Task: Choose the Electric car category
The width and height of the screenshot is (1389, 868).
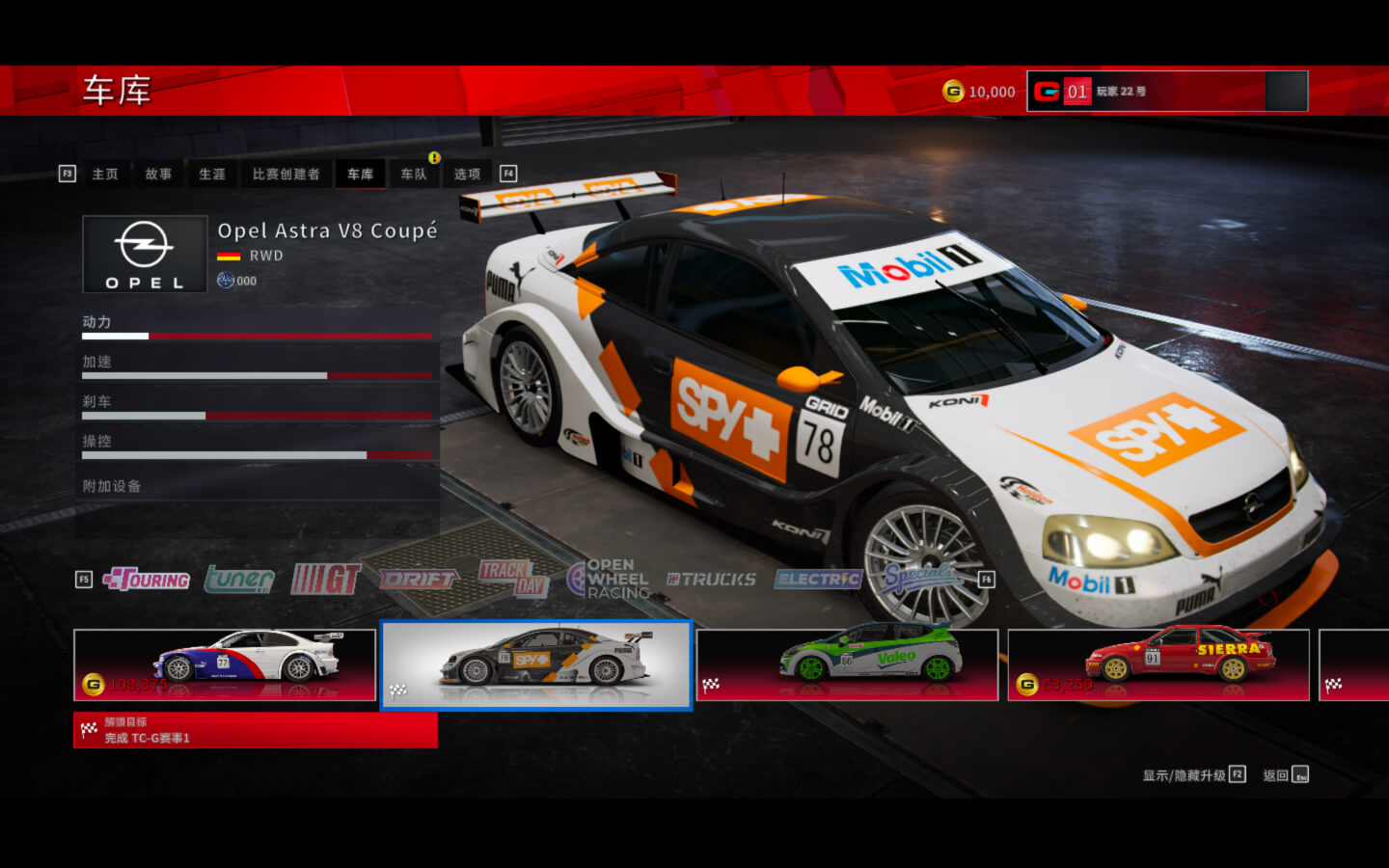Action: point(818,580)
